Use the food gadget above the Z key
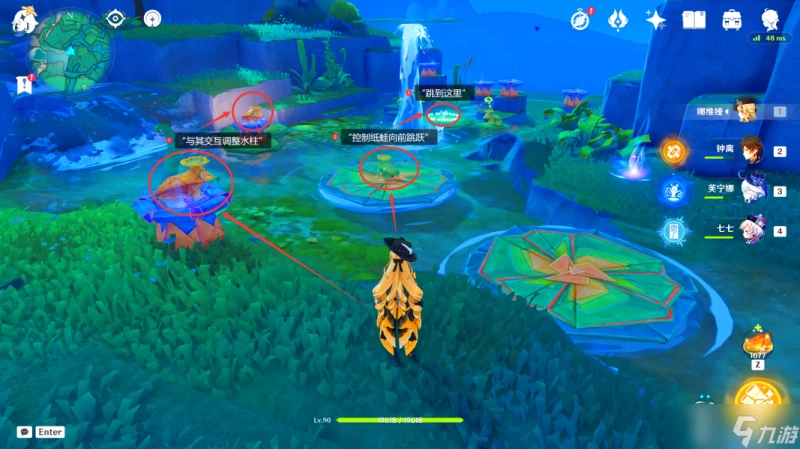Image resolution: width=800 pixels, height=449 pixels. (x=755, y=346)
